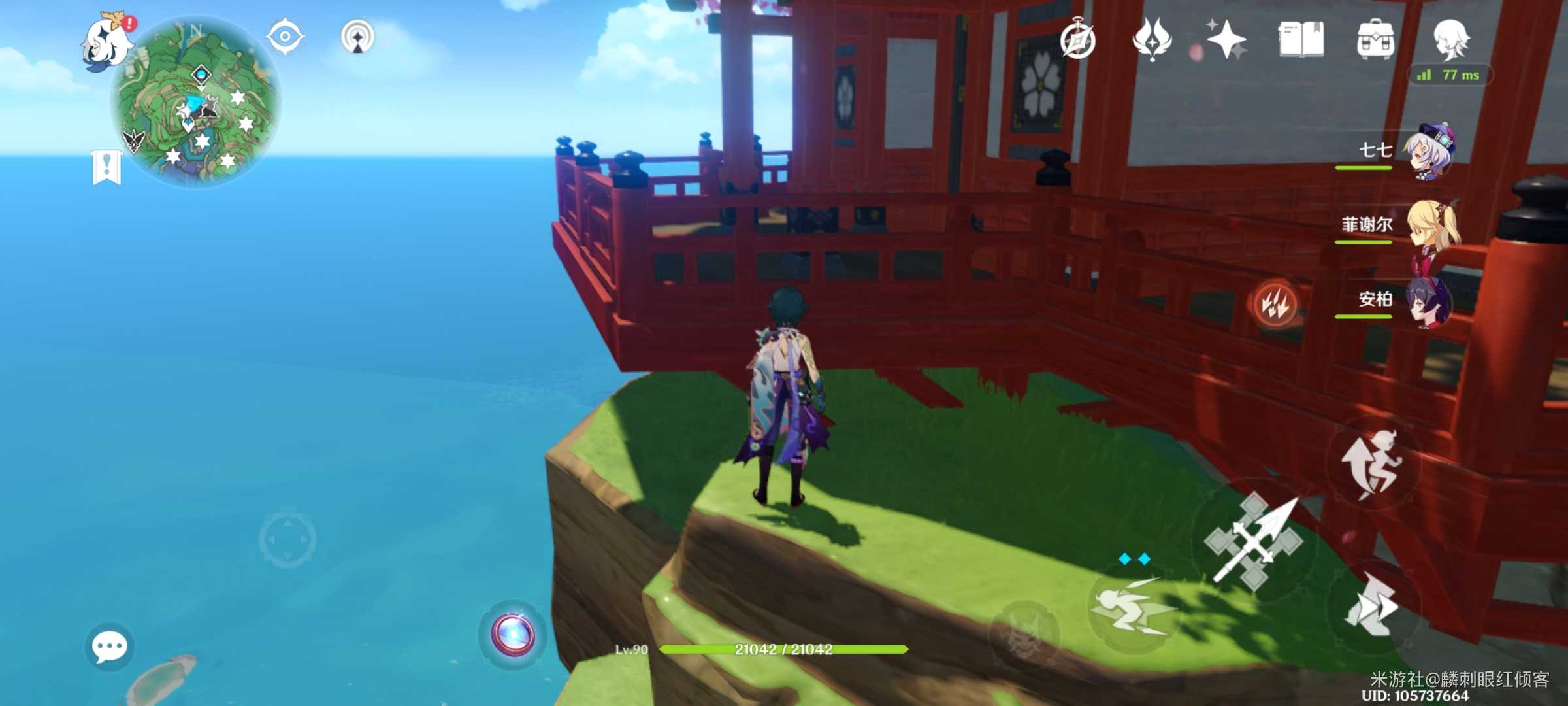This screenshot has height=706, width=1568.
Task: Open the chat speech bubble
Action: pyautogui.click(x=109, y=647)
